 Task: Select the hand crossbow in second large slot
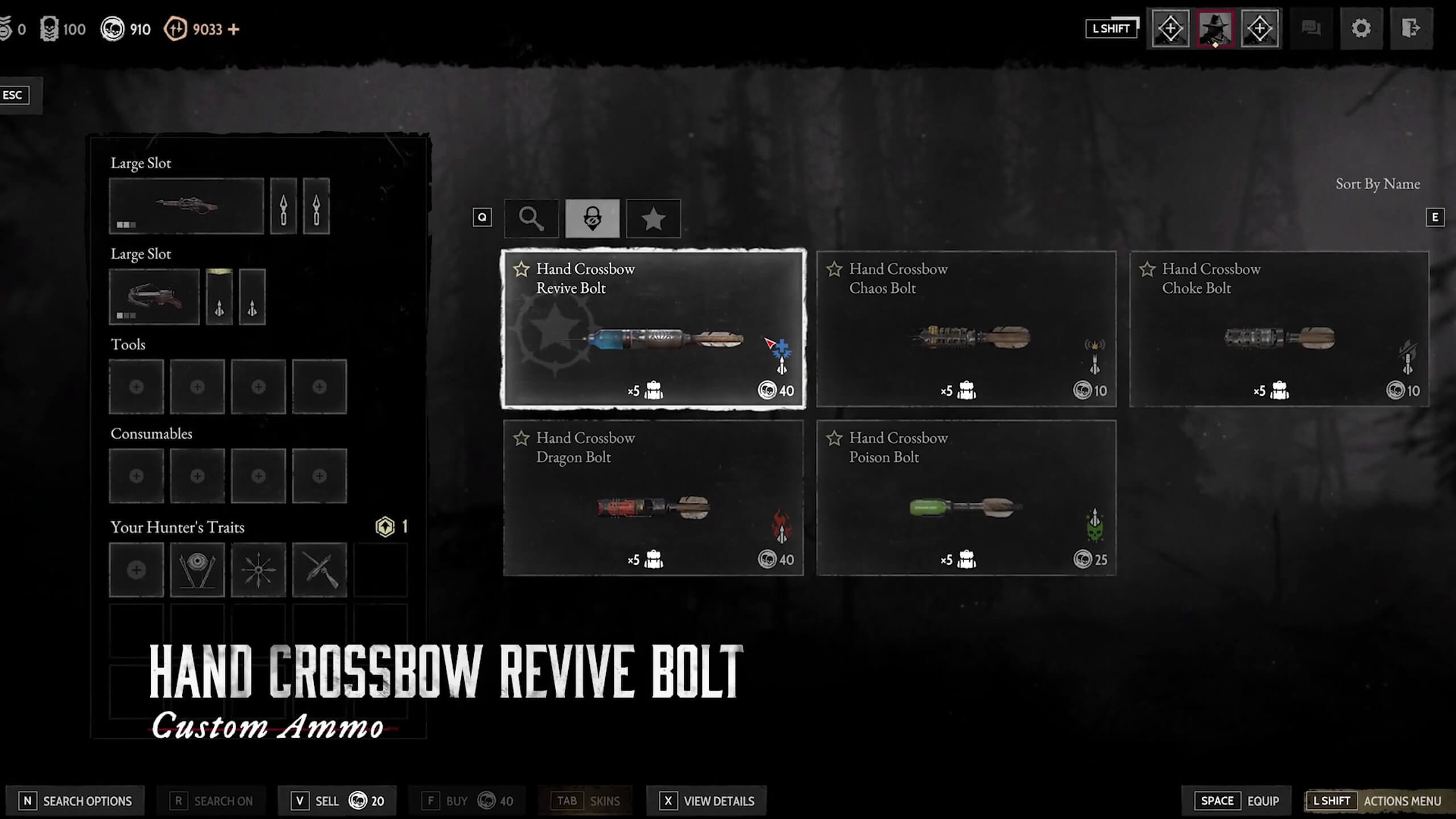[154, 297]
